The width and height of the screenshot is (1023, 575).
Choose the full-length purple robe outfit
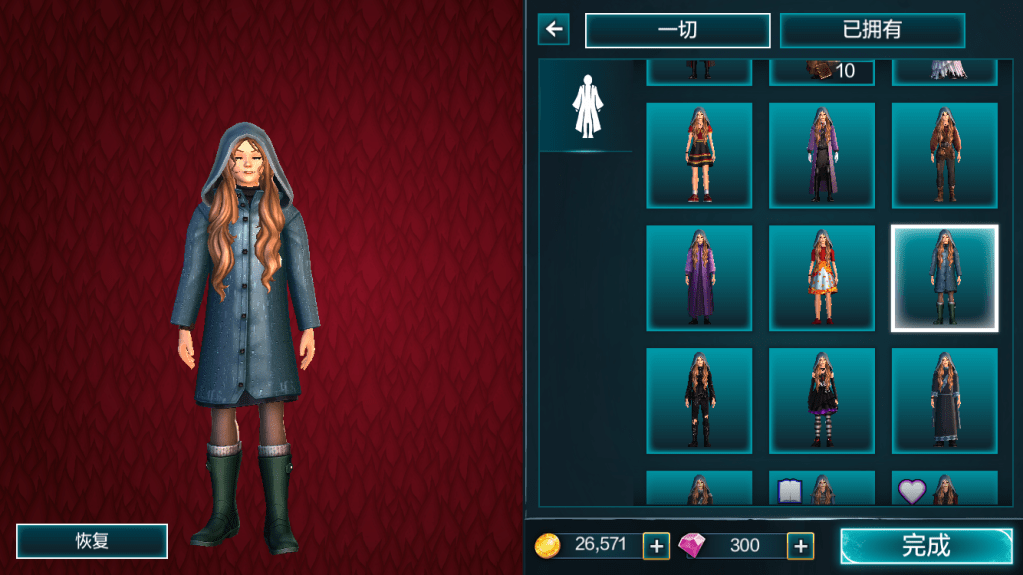click(698, 278)
